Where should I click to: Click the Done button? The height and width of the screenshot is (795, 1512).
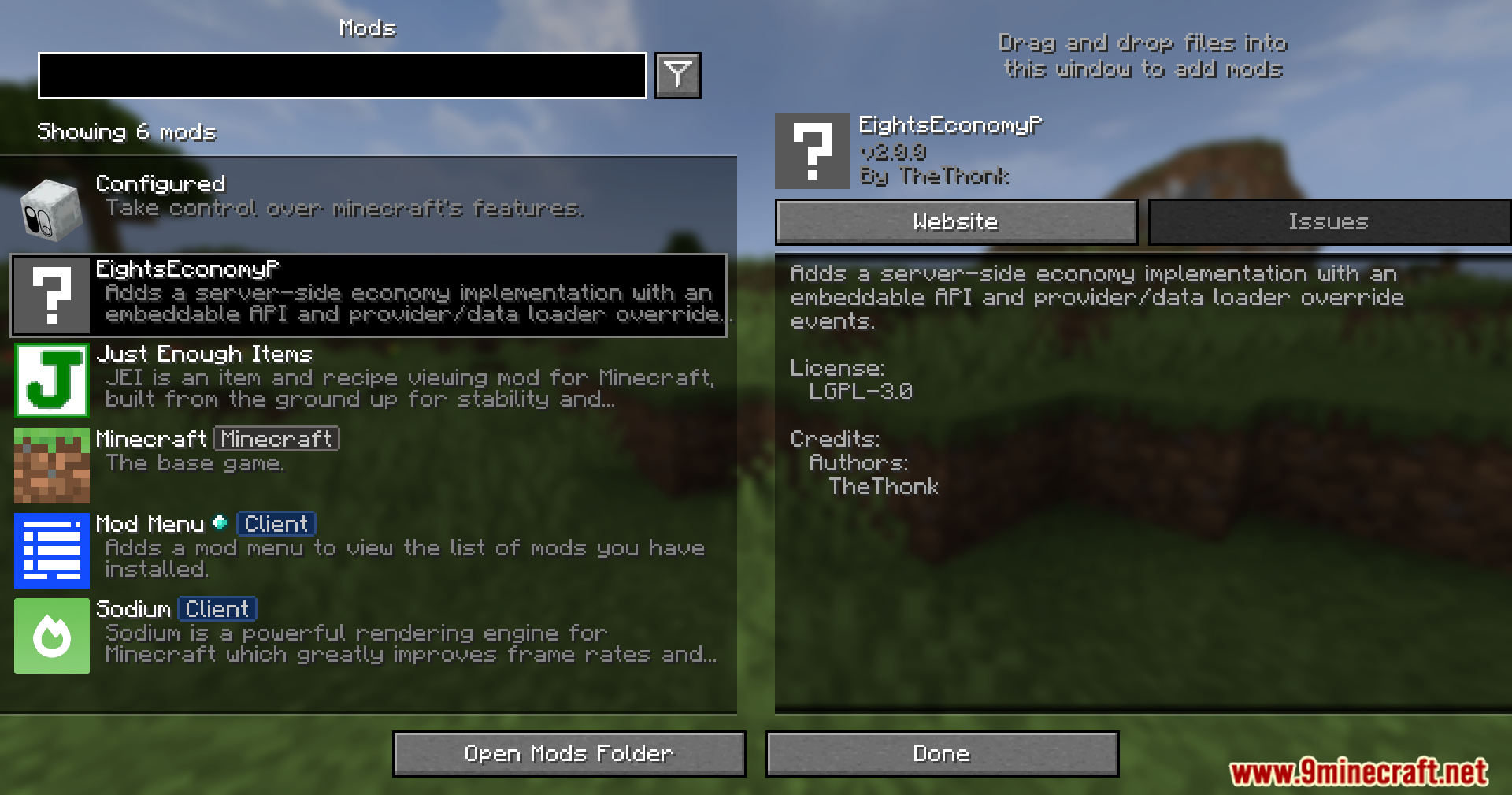pos(942,753)
